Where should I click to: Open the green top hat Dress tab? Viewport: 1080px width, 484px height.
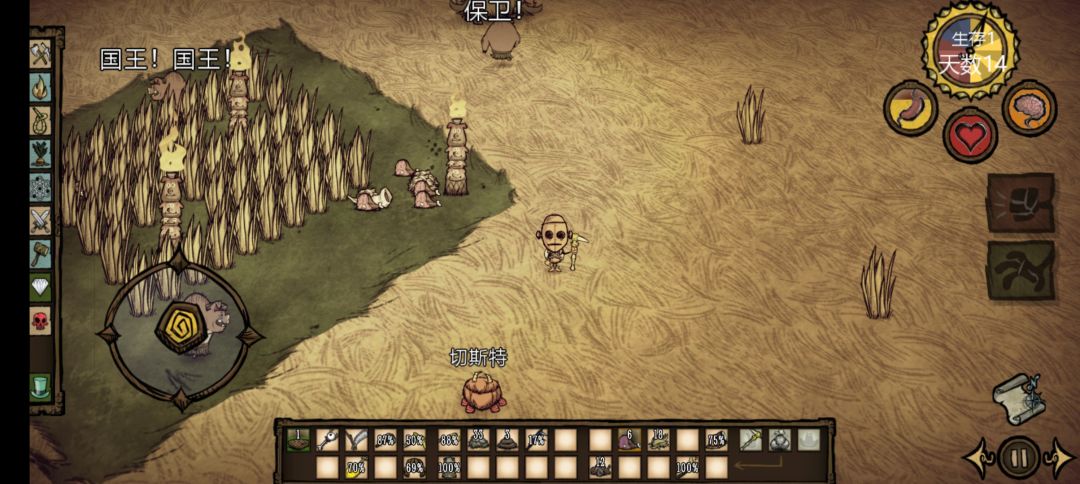pos(40,386)
